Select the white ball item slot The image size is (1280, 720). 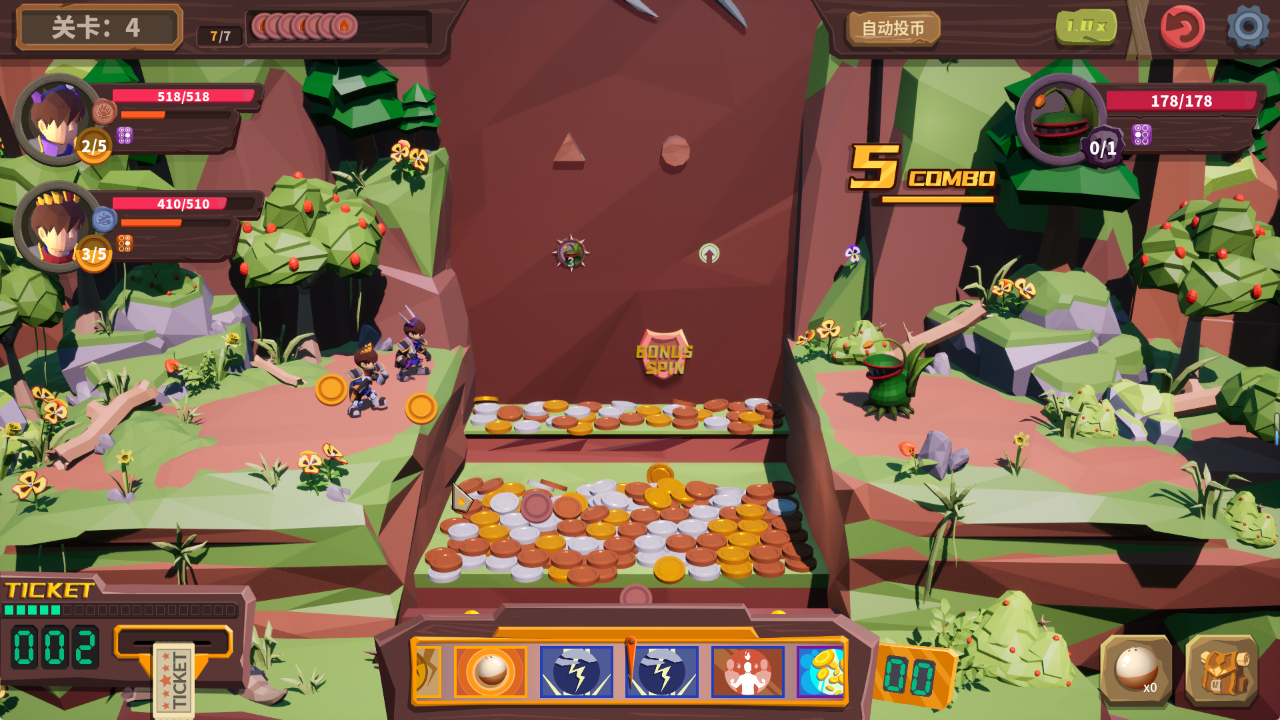[x=1136, y=670]
